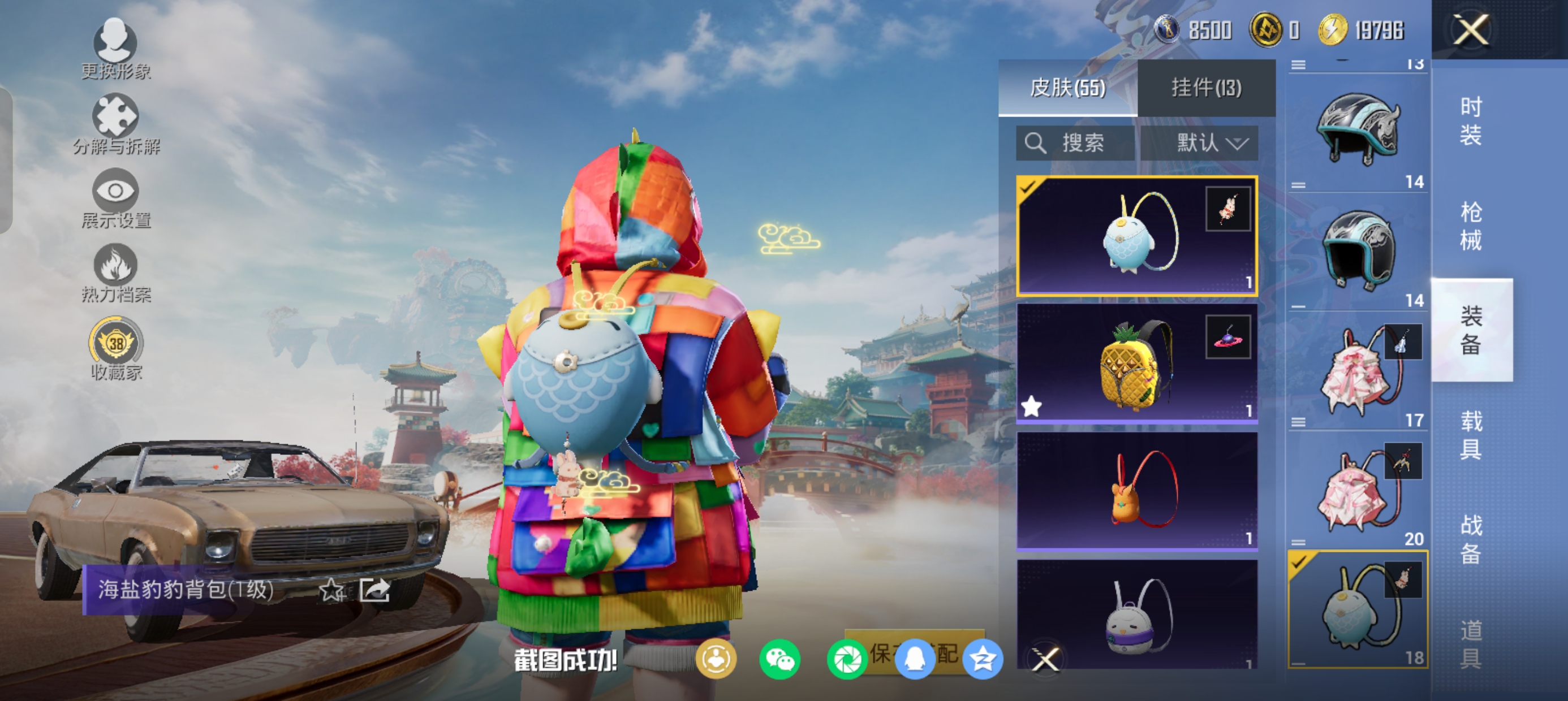This screenshot has height=701, width=1568.
Task: Share screenshot to QQ penguin icon
Action: [914, 660]
